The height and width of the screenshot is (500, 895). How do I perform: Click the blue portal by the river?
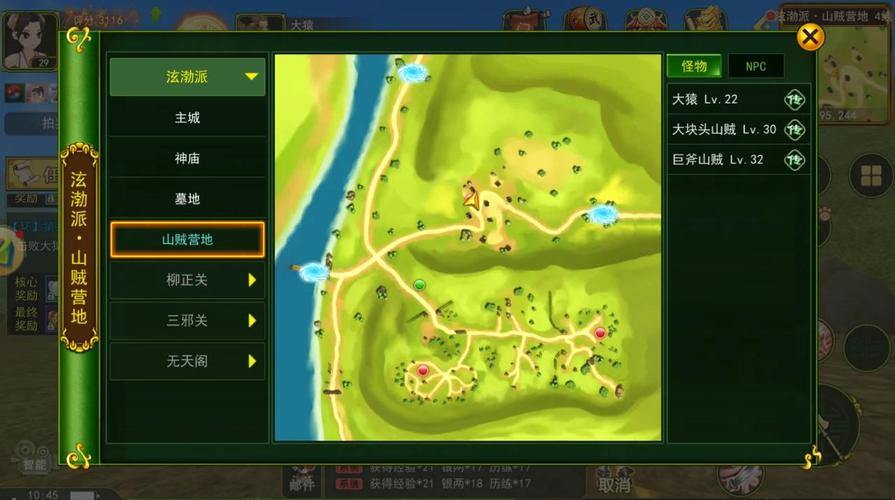click(315, 271)
